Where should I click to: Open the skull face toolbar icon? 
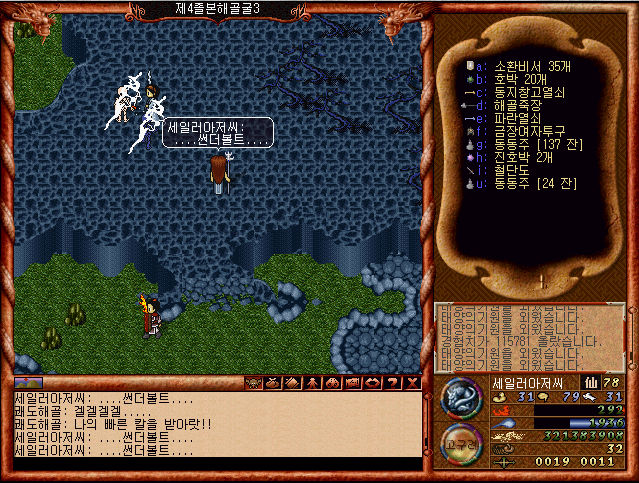(x=255, y=383)
